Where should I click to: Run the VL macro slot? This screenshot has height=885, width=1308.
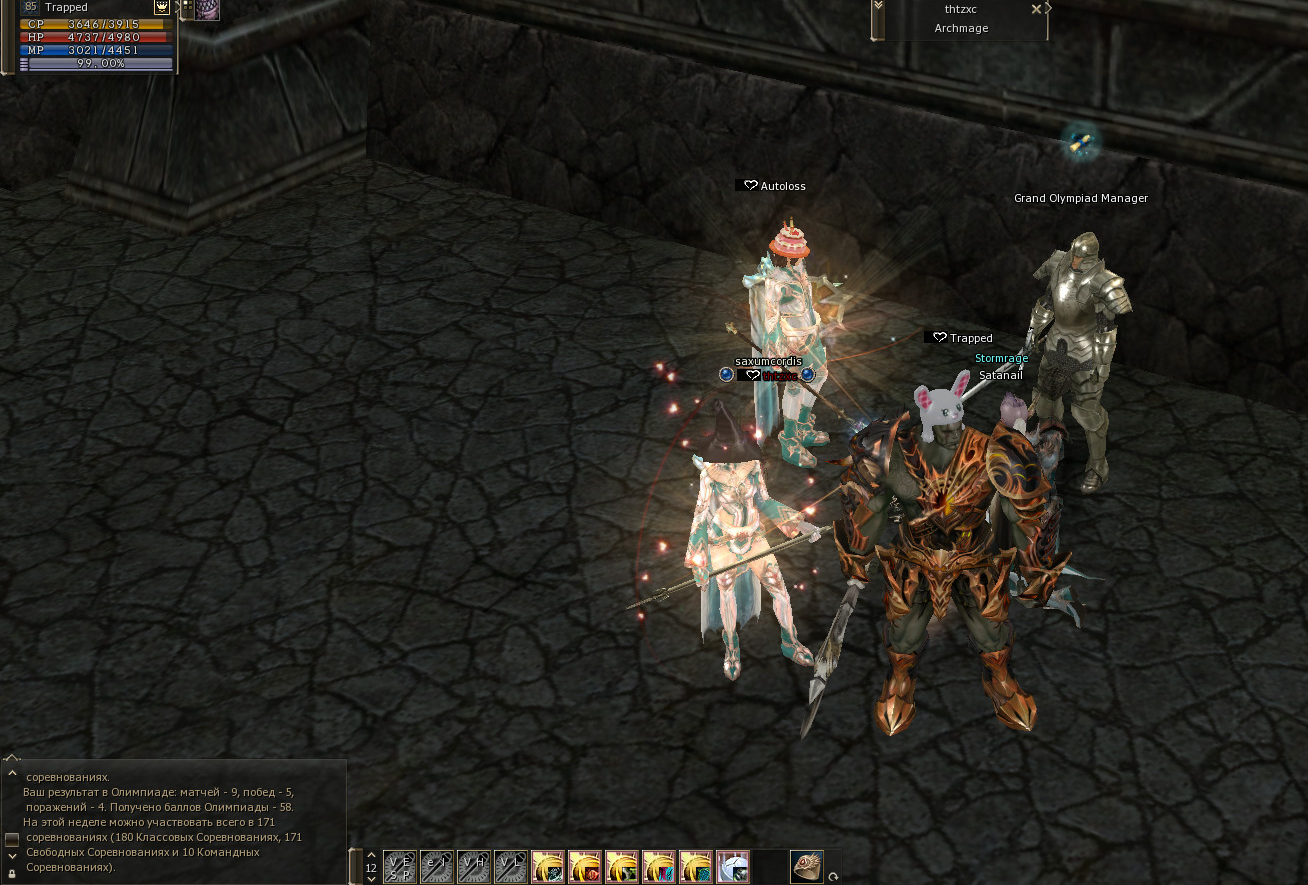(x=511, y=866)
